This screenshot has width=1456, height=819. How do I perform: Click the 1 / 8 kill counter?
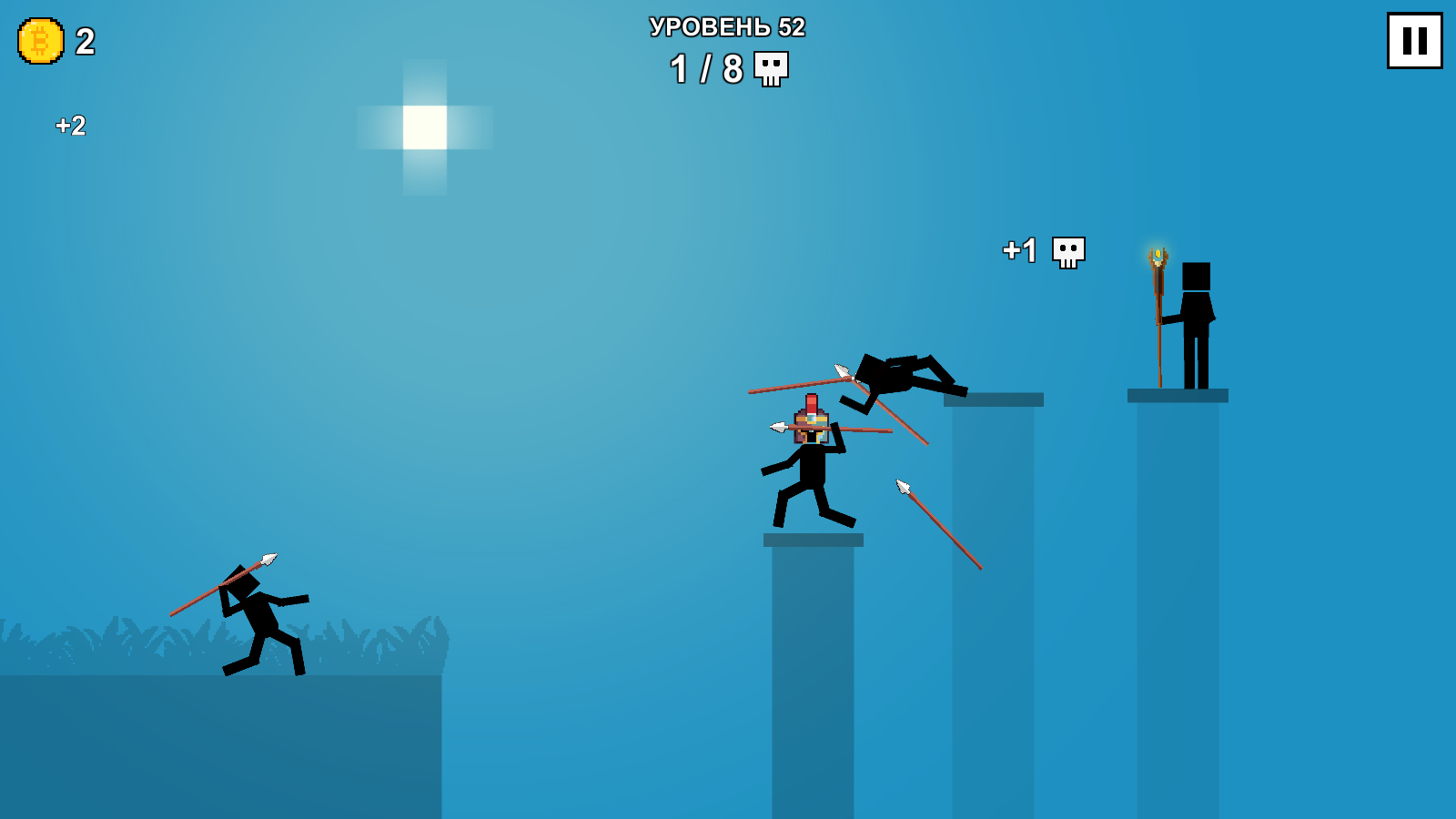tap(705, 66)
